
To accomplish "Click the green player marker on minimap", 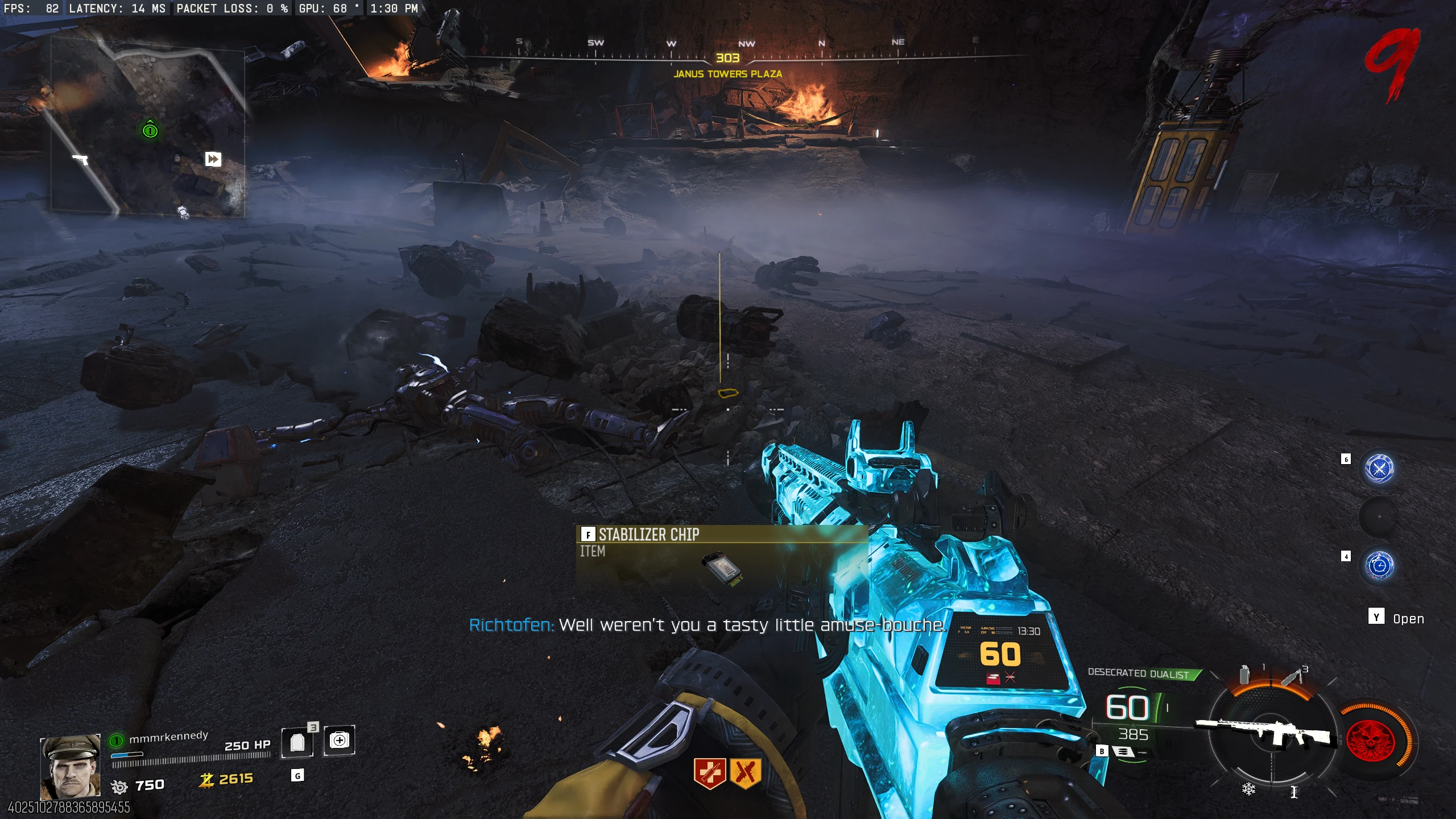I will pos(150,130).
